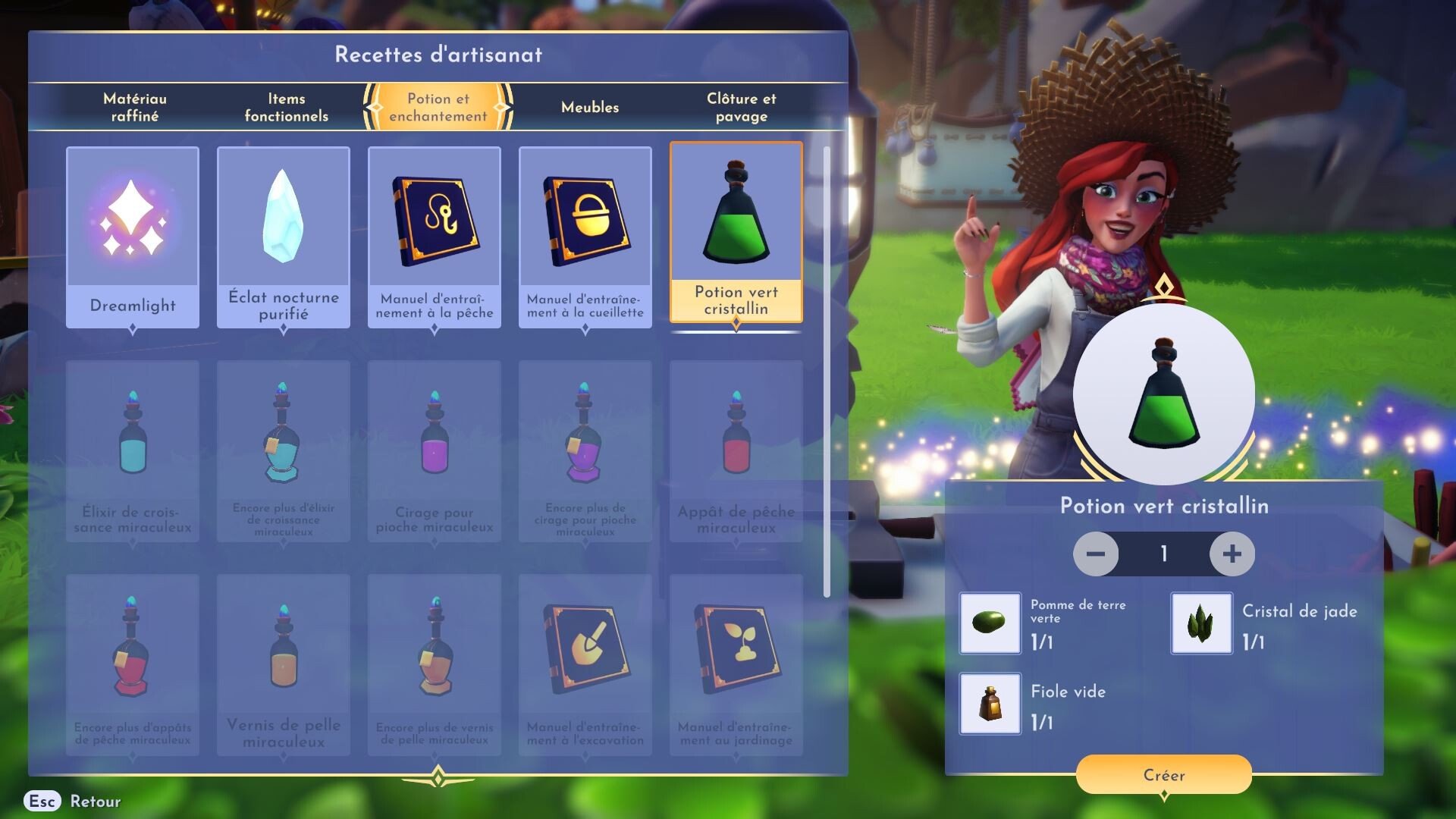
Task: Decrease the crafting quantity with minus
Action: [x=1096, y=554]
